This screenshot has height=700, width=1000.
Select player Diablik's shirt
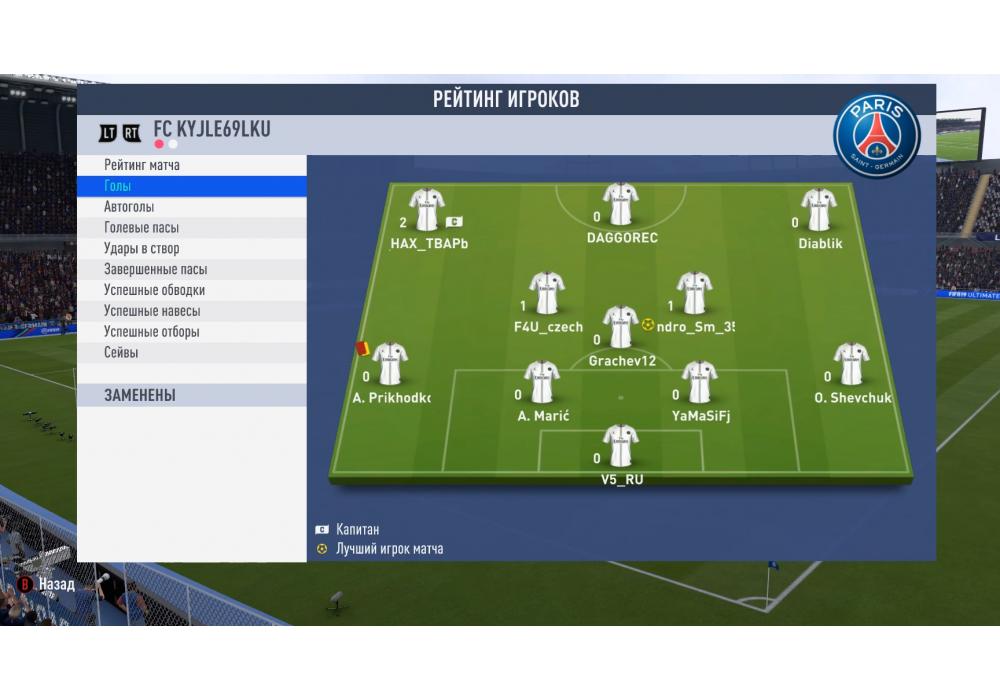tap(819, 210)
